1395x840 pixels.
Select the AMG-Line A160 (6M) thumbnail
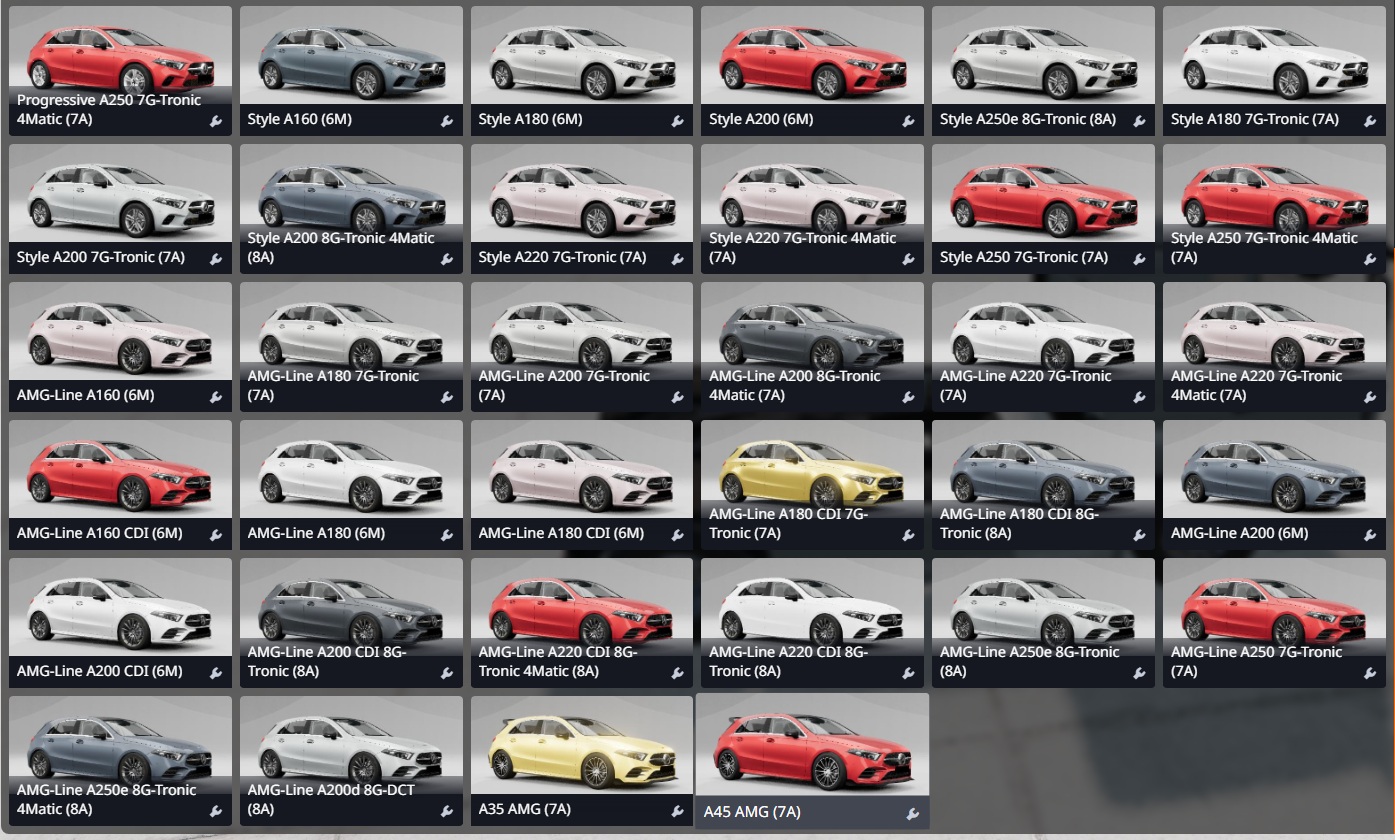(x=120, y=336)
